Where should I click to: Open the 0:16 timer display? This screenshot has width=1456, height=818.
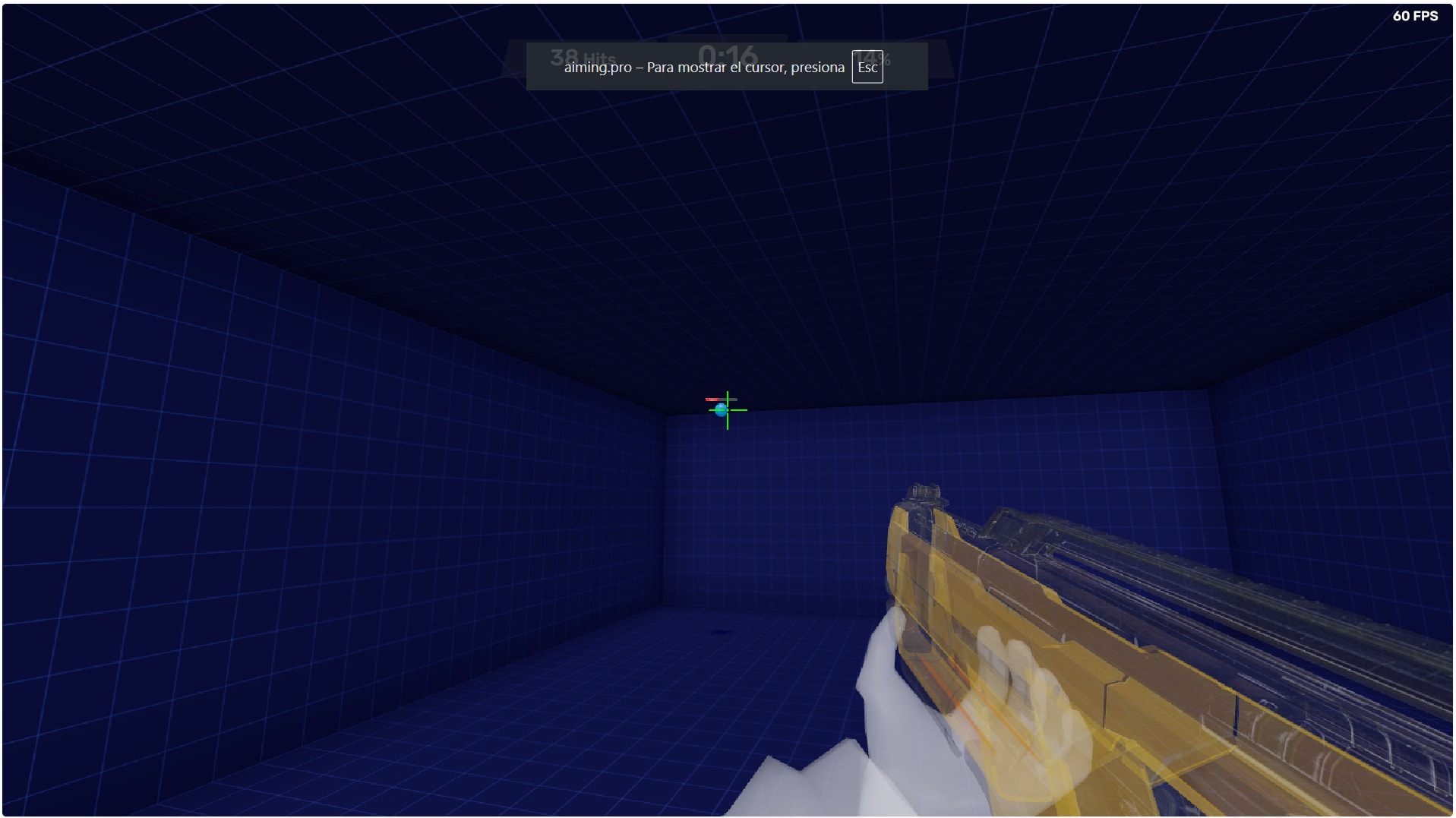(727, 53)
